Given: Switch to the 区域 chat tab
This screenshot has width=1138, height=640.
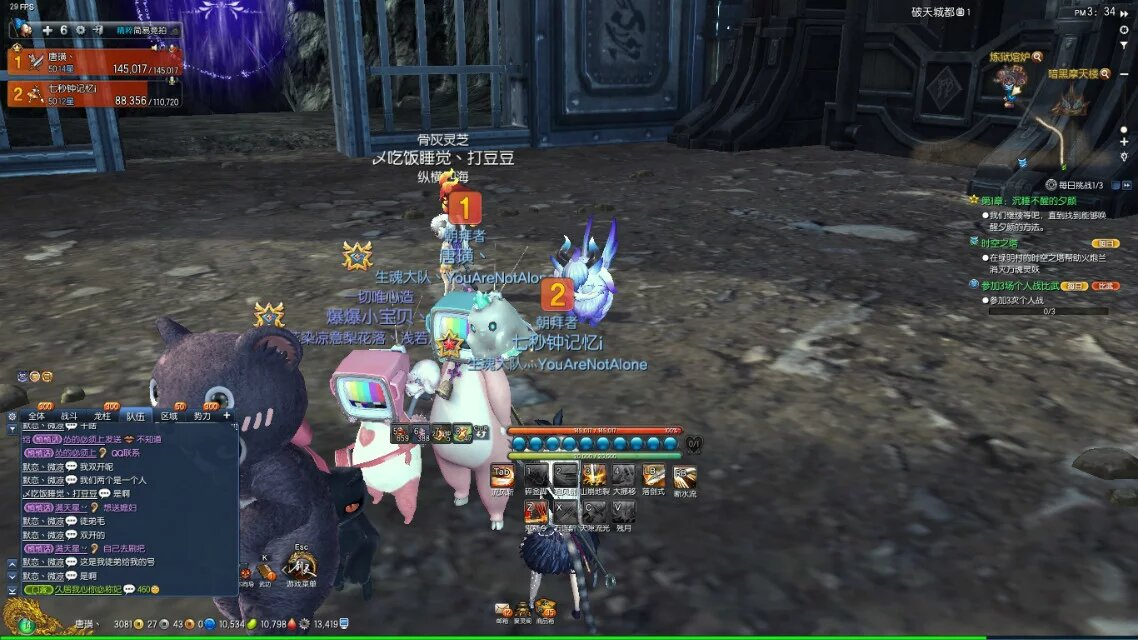Looking at the screenshot, I should pos(169,415).
